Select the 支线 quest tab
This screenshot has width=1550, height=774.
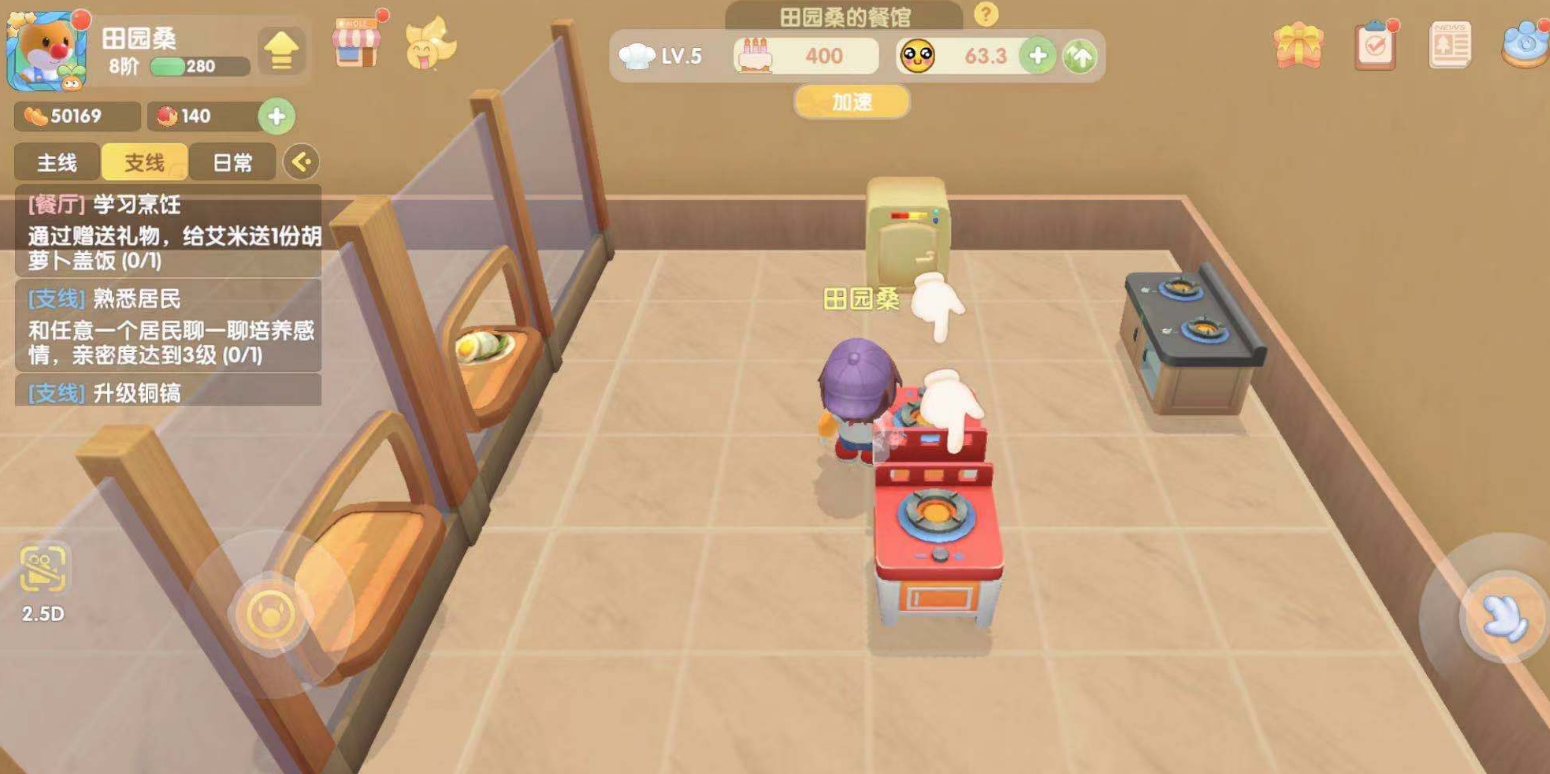pos(144,162)
